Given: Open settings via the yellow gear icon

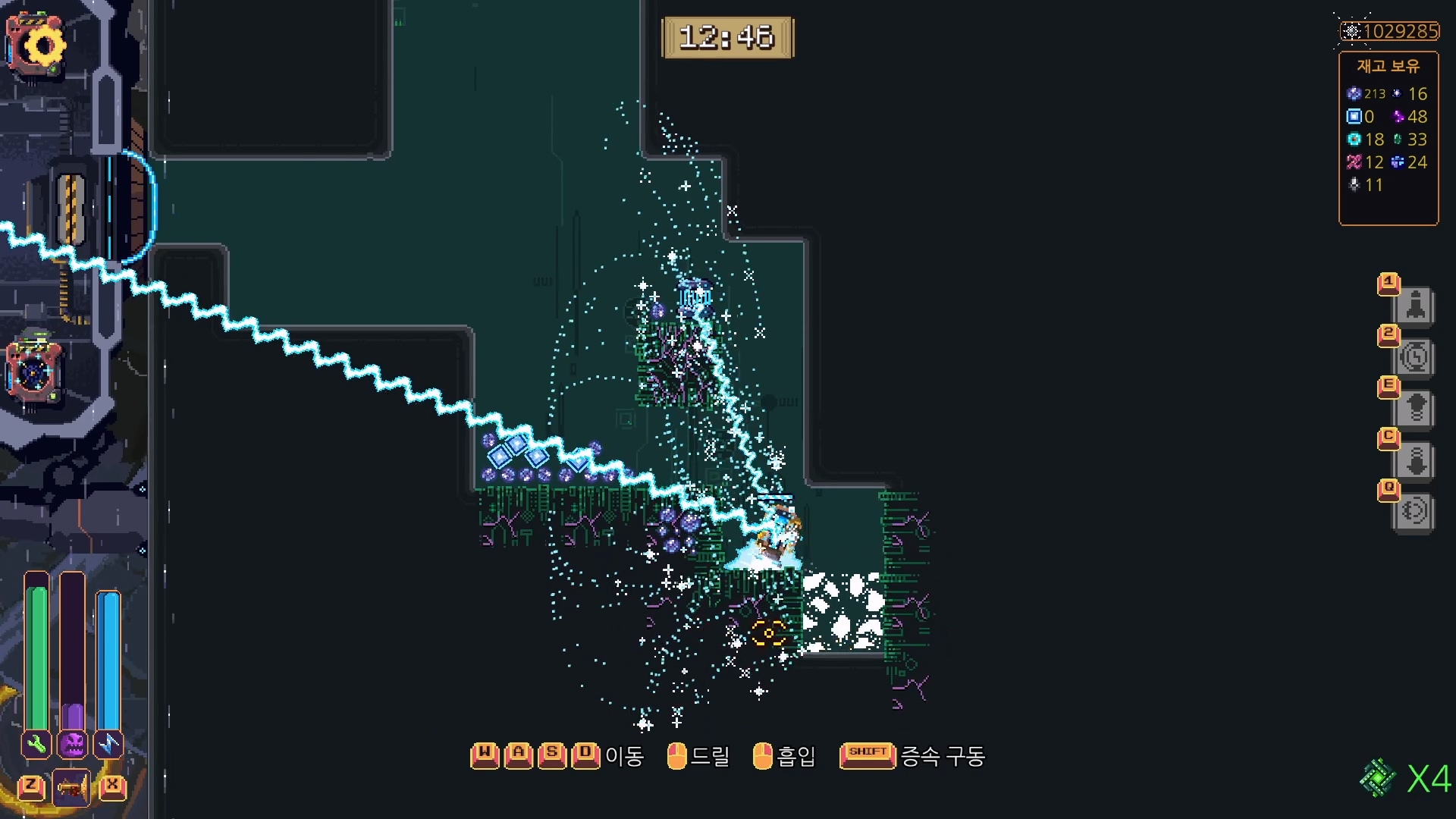Looking at the screenshot, I should [x=38, y=45].
